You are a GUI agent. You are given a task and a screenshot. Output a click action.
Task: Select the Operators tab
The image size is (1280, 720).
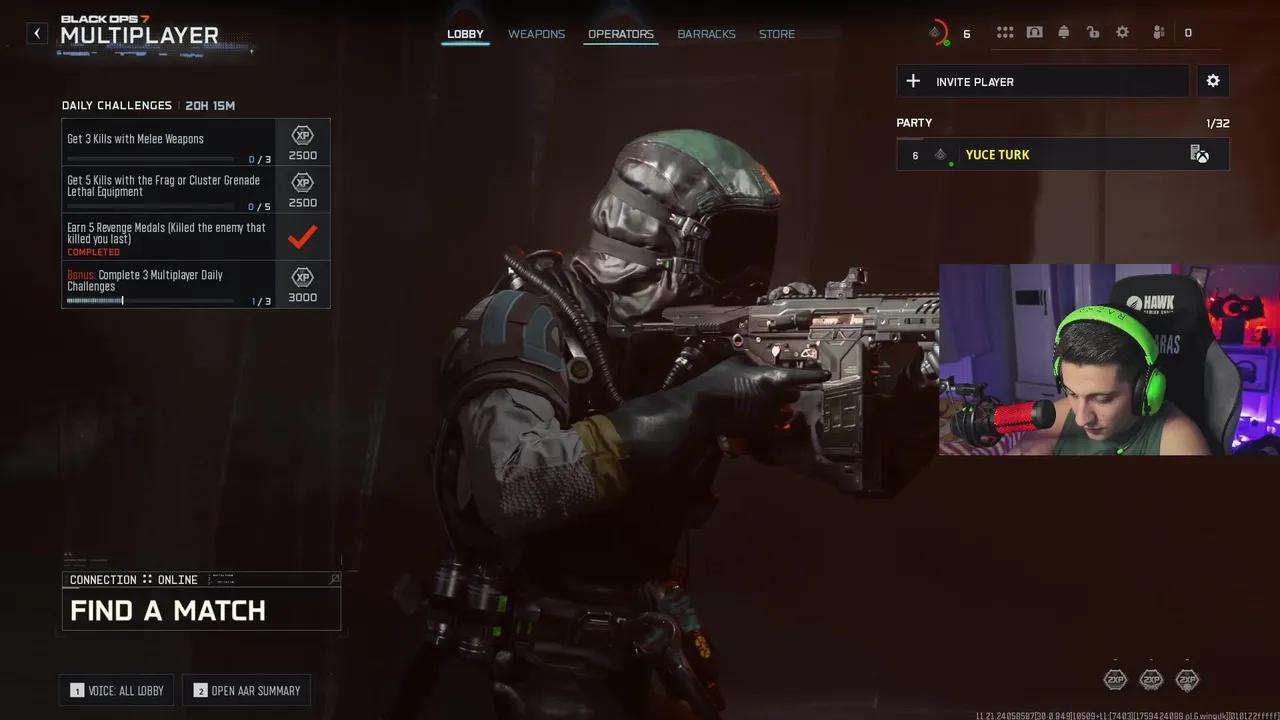click(620, 34)
